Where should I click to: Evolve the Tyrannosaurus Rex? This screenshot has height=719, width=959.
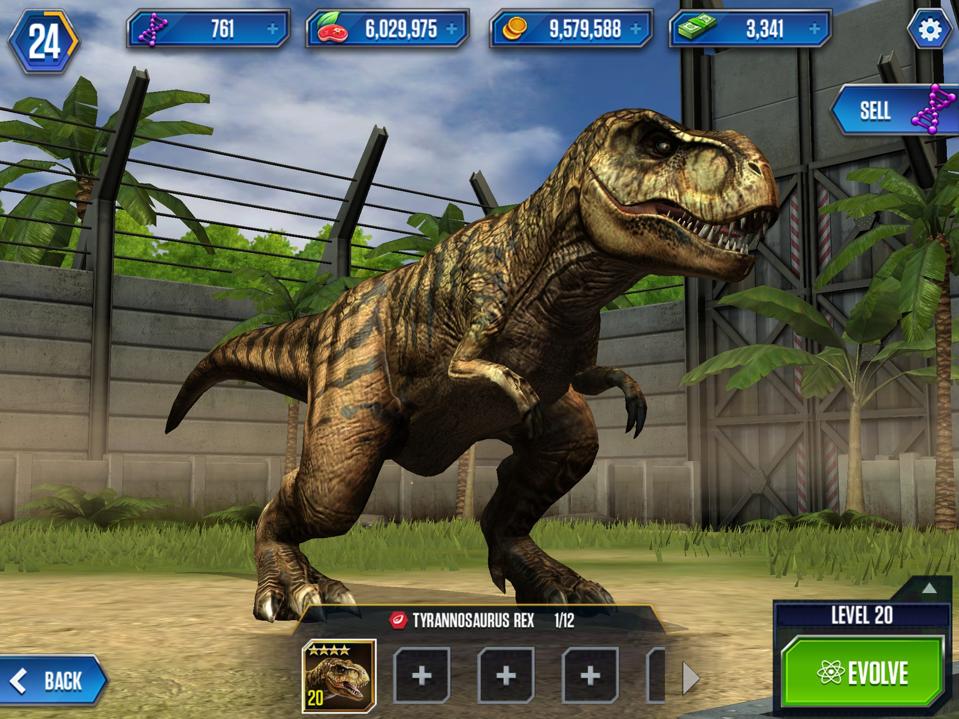point(862,672)
